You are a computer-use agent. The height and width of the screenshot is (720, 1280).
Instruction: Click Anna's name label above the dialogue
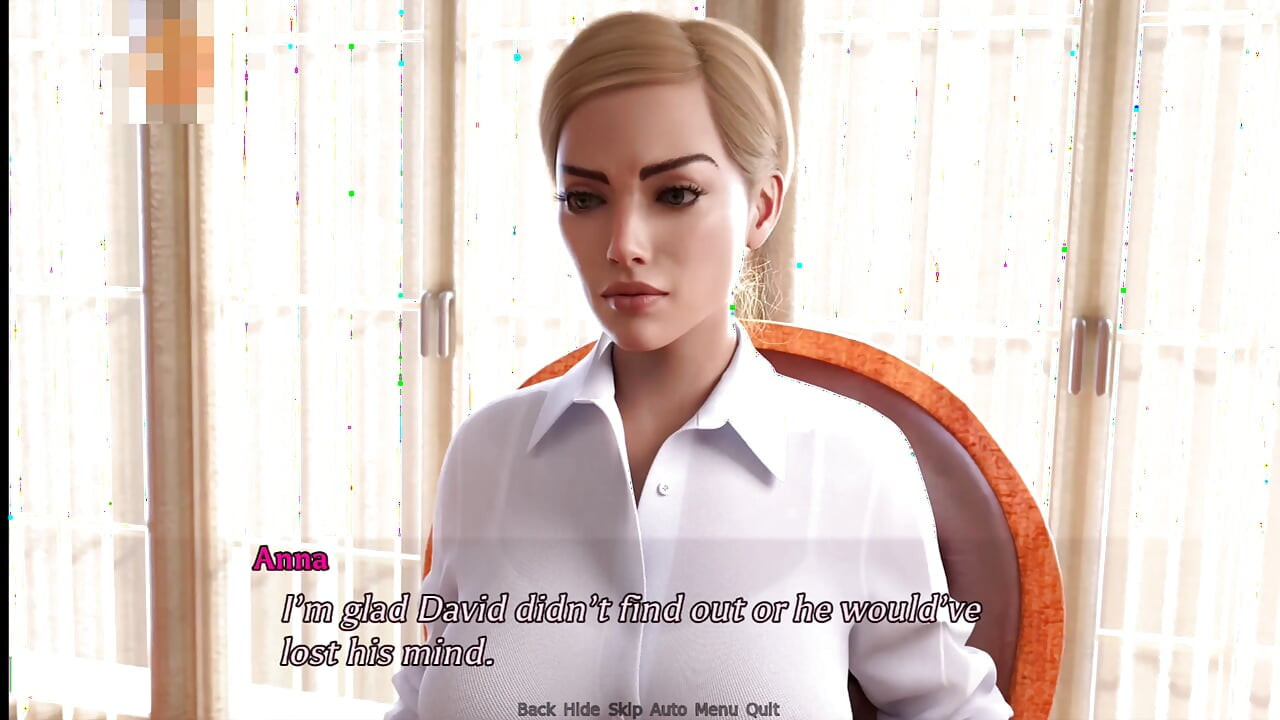[x=292, y=561]
